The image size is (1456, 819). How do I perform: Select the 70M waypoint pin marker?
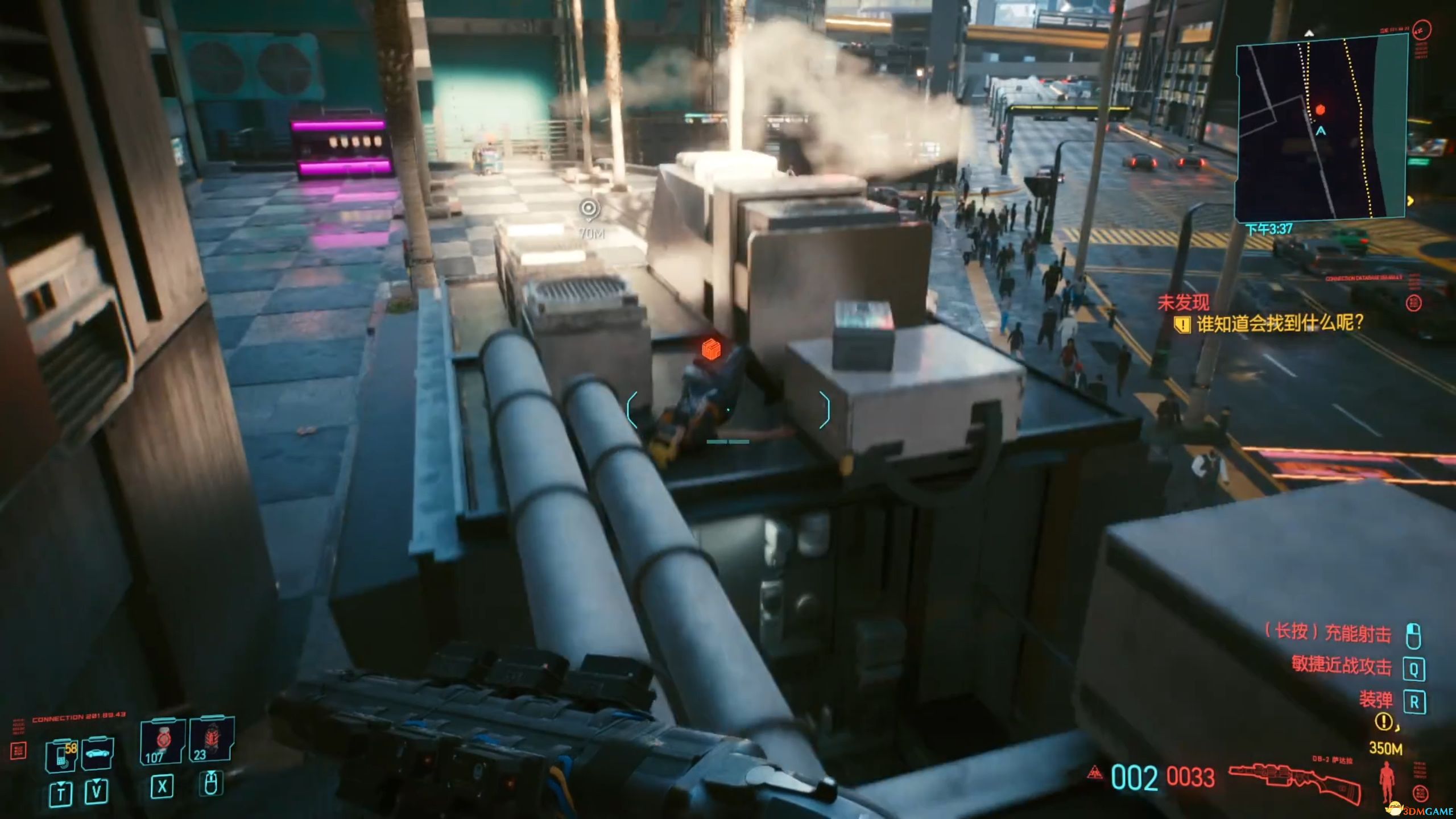[589, 209]
